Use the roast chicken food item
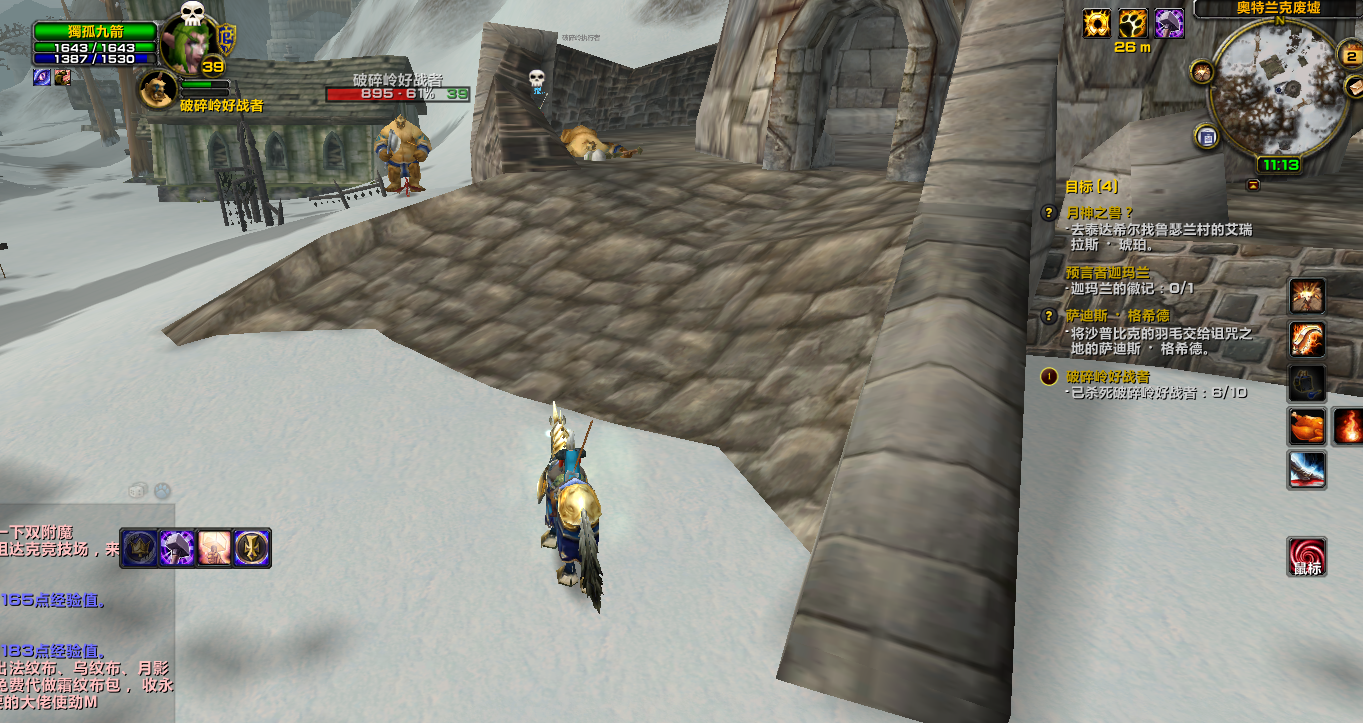This screenshot has height=723, width=1363. click(1306, 426)
